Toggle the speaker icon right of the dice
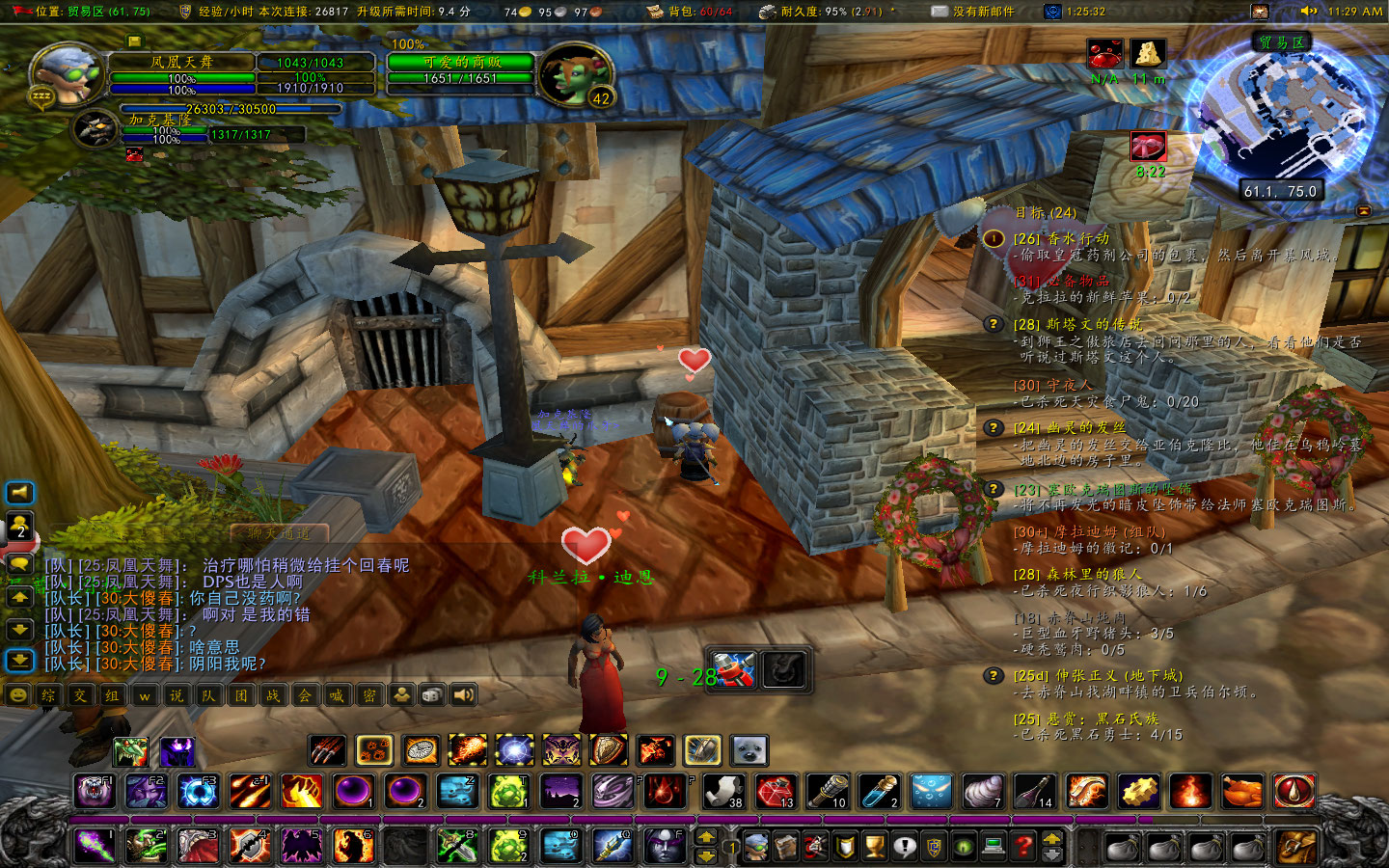1389x868 pixels. 464,695
